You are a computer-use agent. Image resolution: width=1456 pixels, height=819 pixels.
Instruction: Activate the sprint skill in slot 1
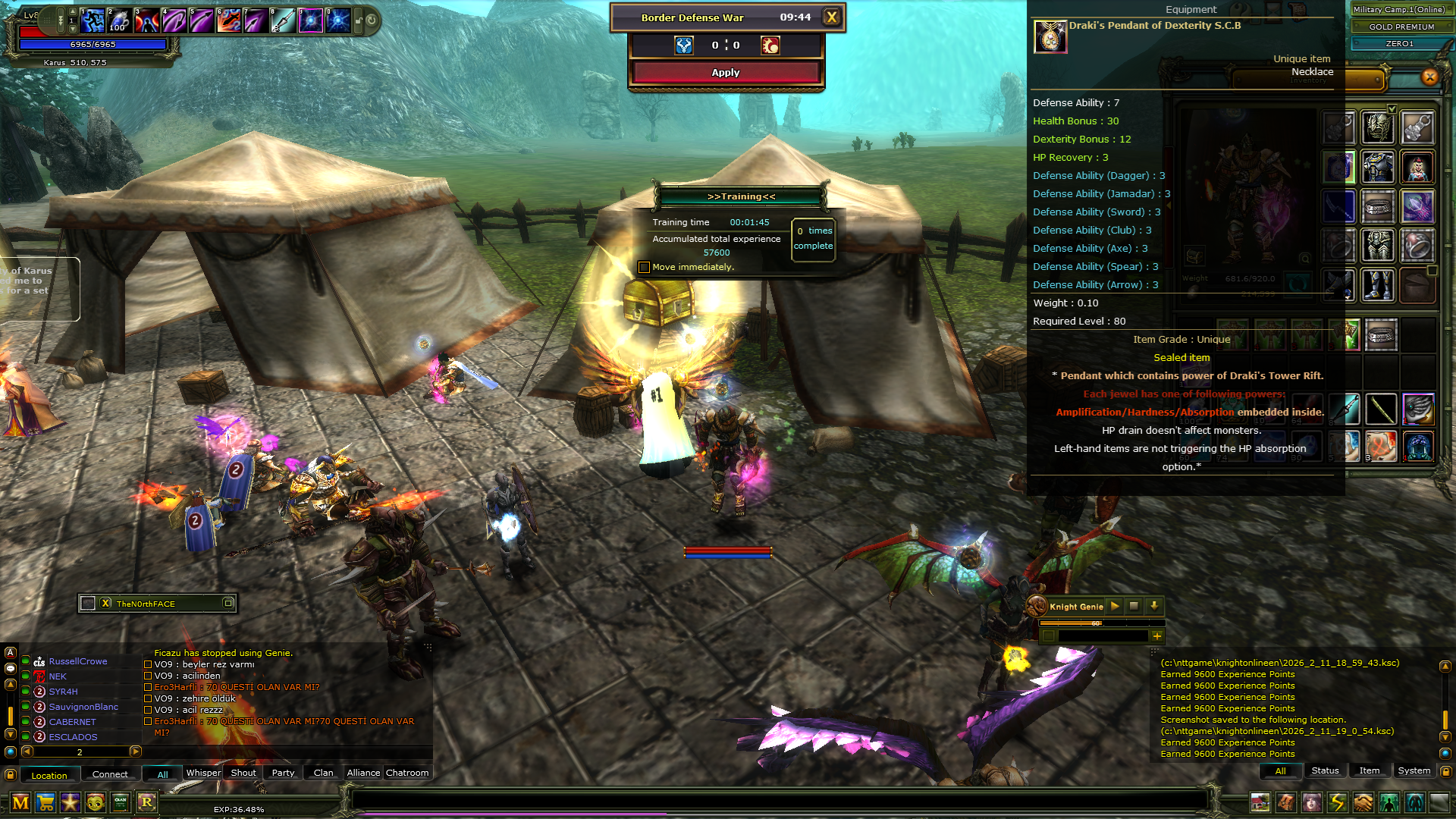[x=93, y=20]
